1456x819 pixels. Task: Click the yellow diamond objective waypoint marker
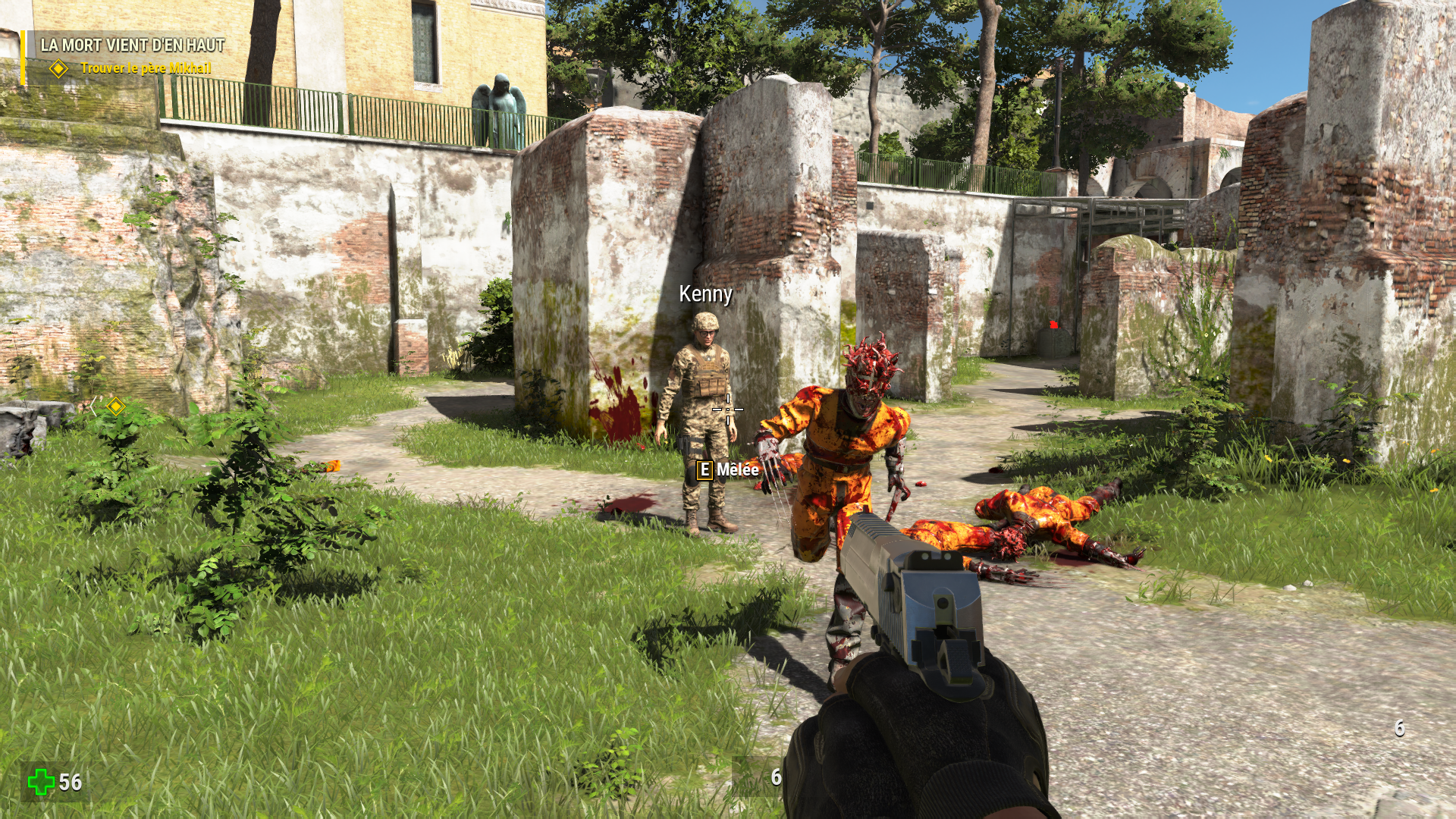(x=115, y=406)
